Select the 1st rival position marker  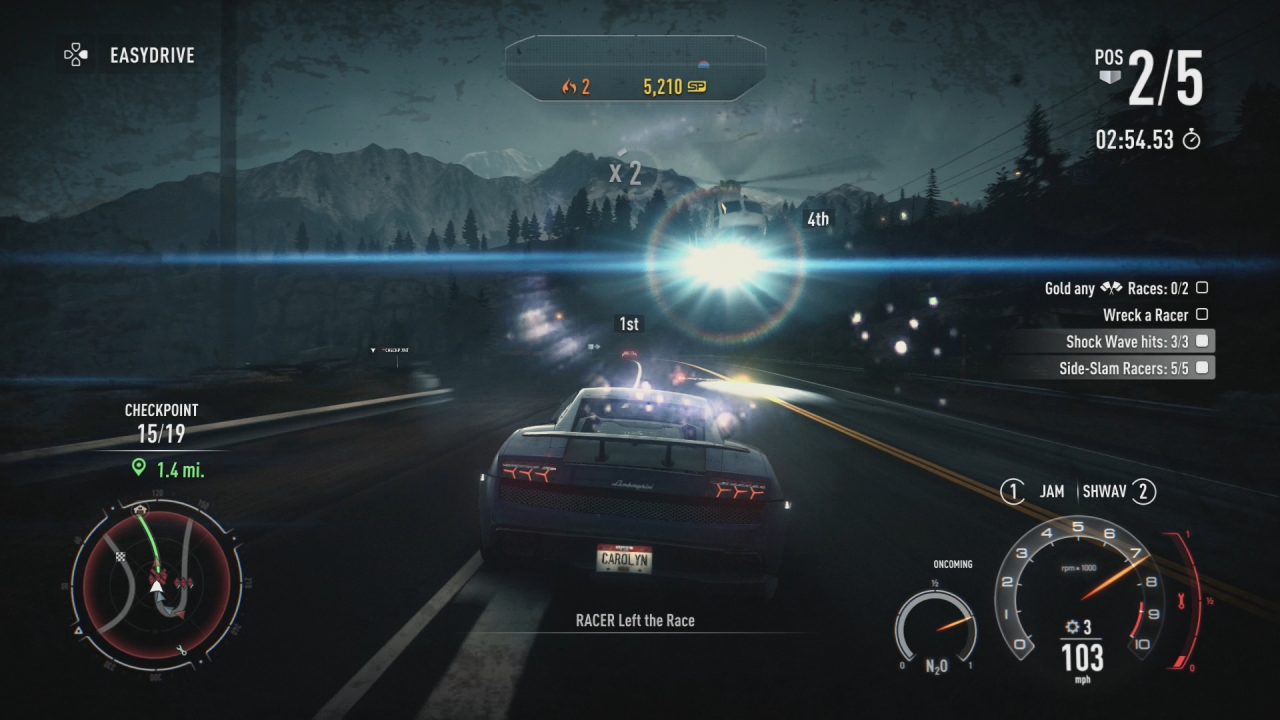point(628,323)
